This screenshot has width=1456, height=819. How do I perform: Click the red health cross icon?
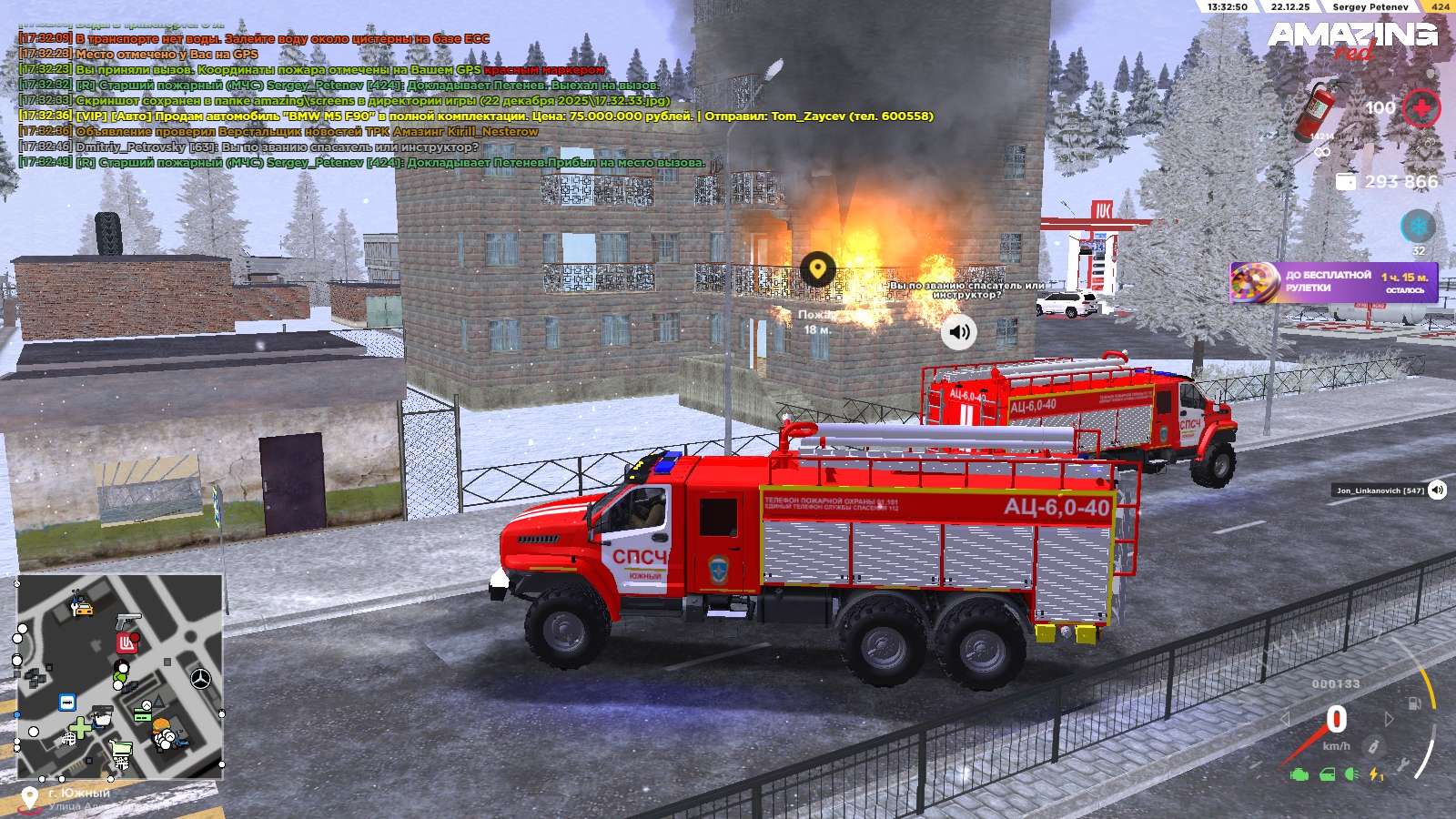[1421, 108]
